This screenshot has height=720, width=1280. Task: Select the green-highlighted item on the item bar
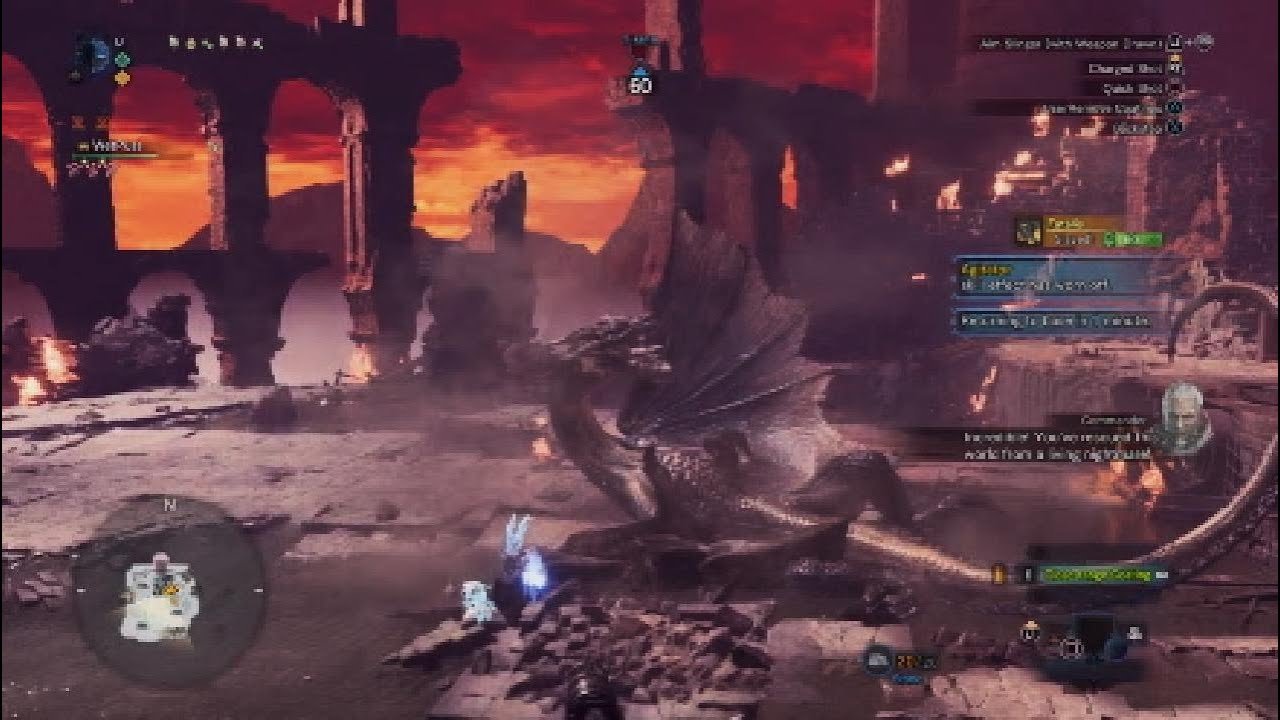pyautogui.click(x=1099, y=574)
